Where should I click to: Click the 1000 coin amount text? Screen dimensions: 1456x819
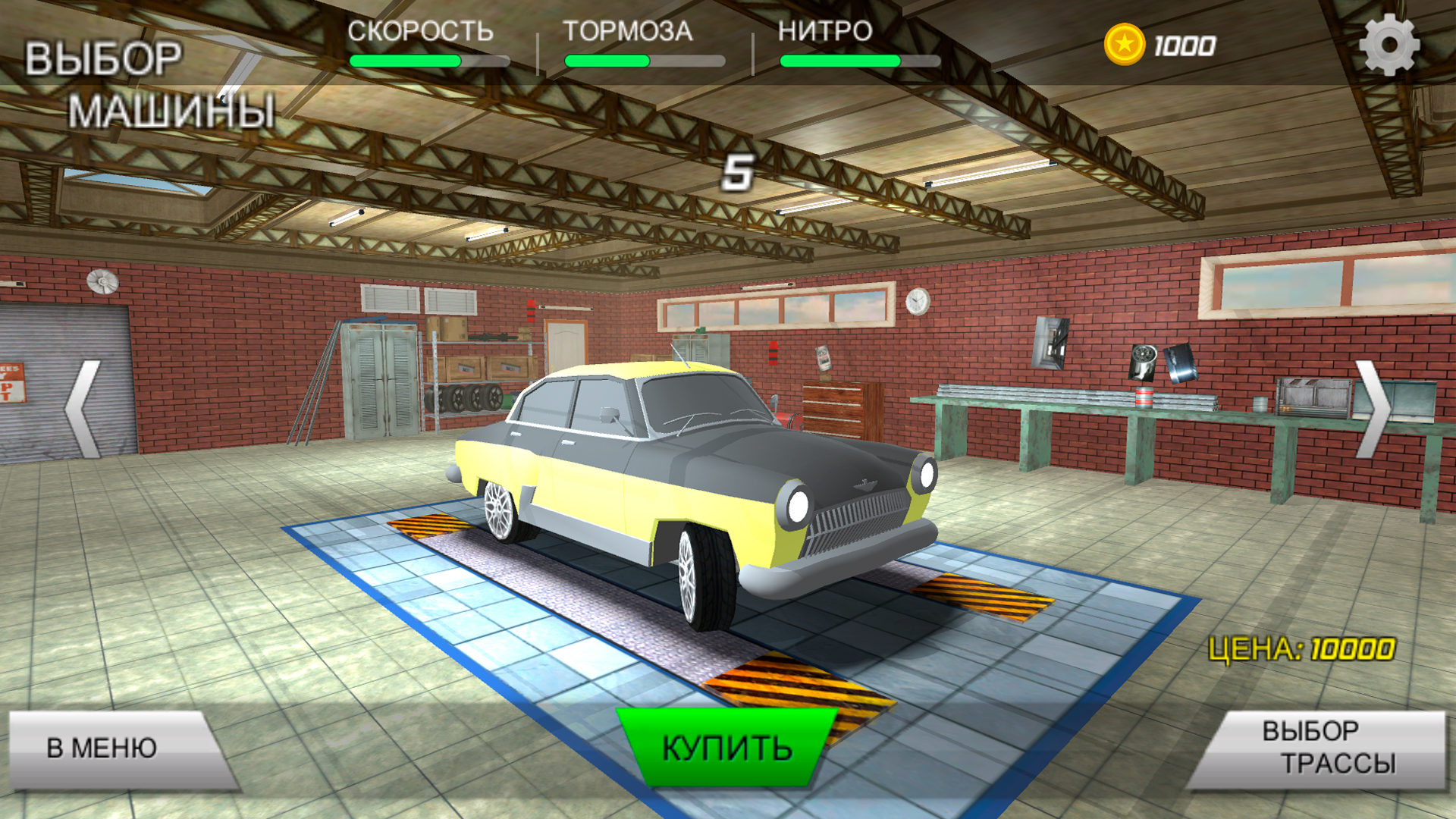point(1185,45)
